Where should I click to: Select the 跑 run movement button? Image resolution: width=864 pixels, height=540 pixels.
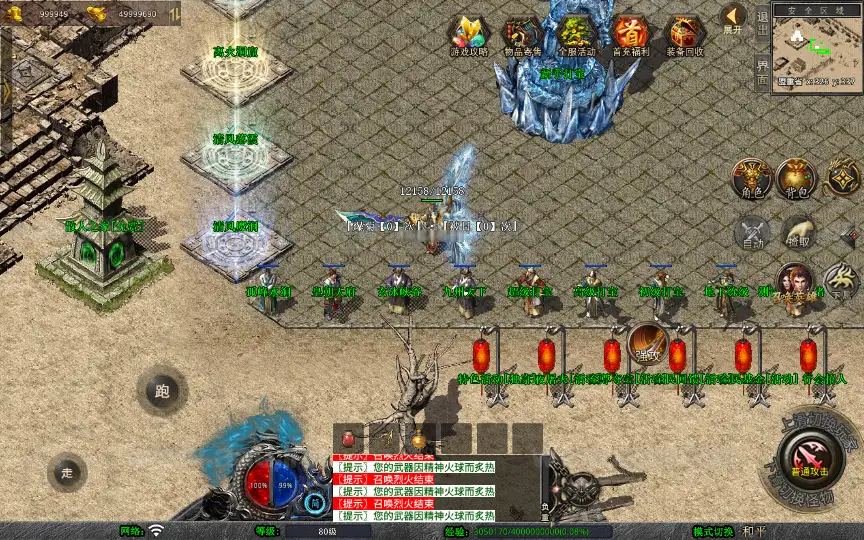(162, 392)
